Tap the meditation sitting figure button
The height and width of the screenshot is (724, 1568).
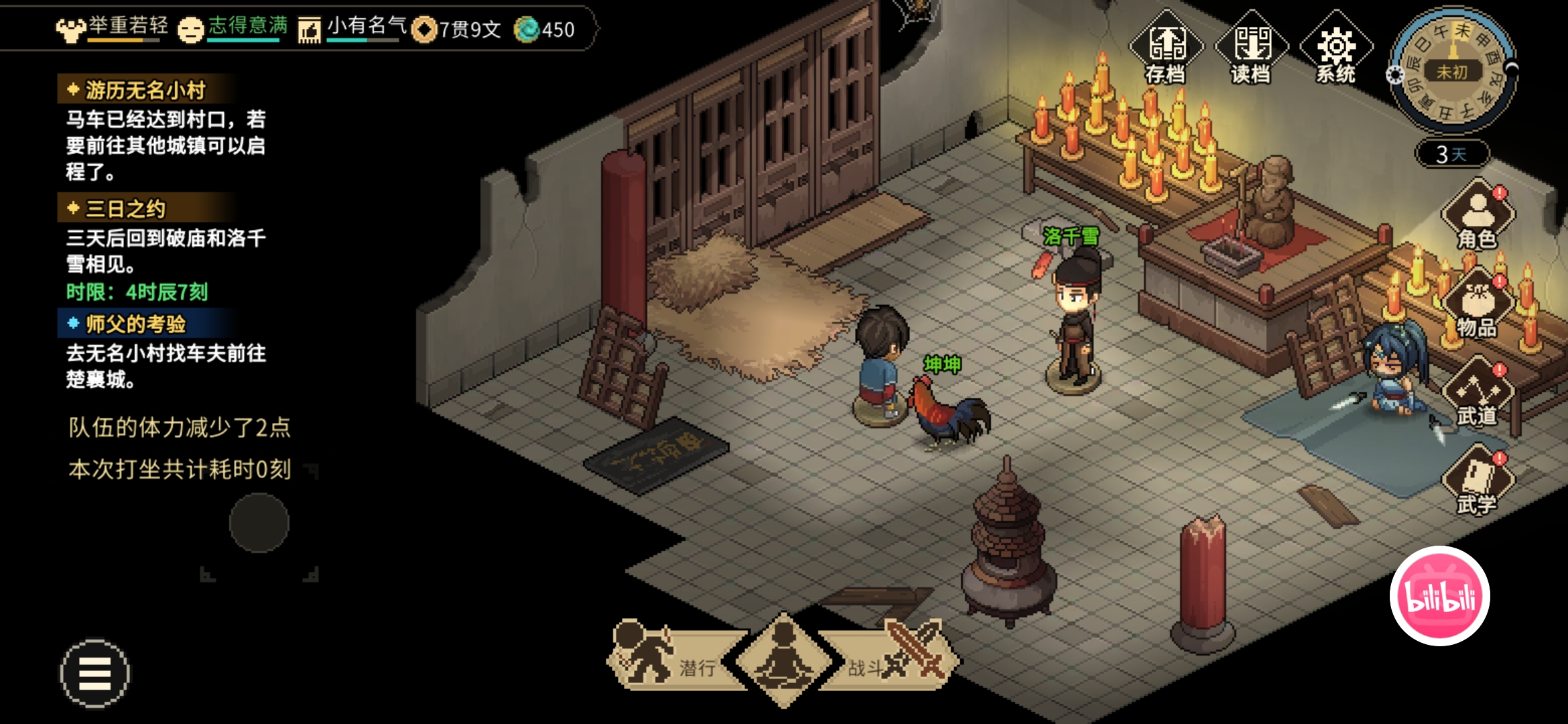[x=784, y=660]
